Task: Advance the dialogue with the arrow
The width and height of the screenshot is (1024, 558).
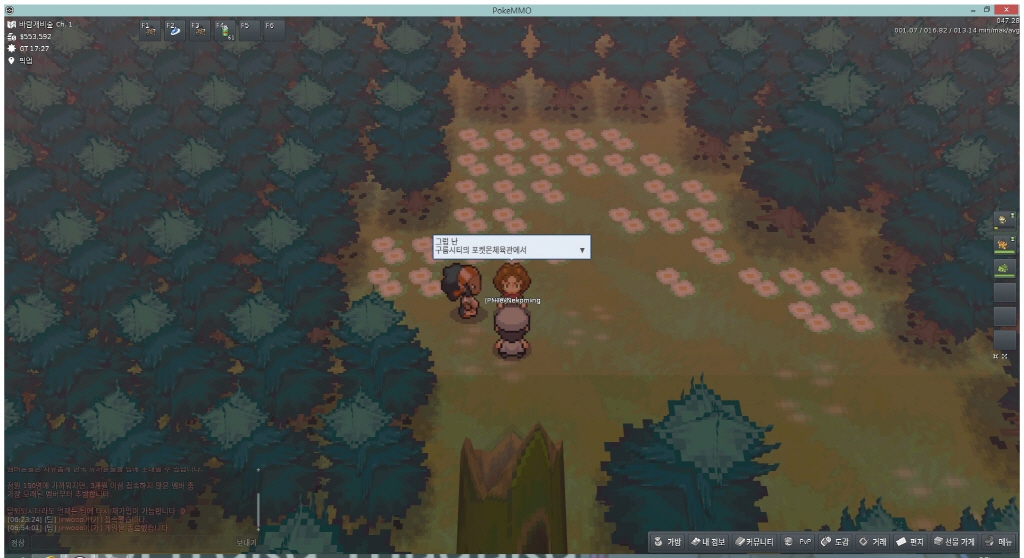Action: (582, 250)
